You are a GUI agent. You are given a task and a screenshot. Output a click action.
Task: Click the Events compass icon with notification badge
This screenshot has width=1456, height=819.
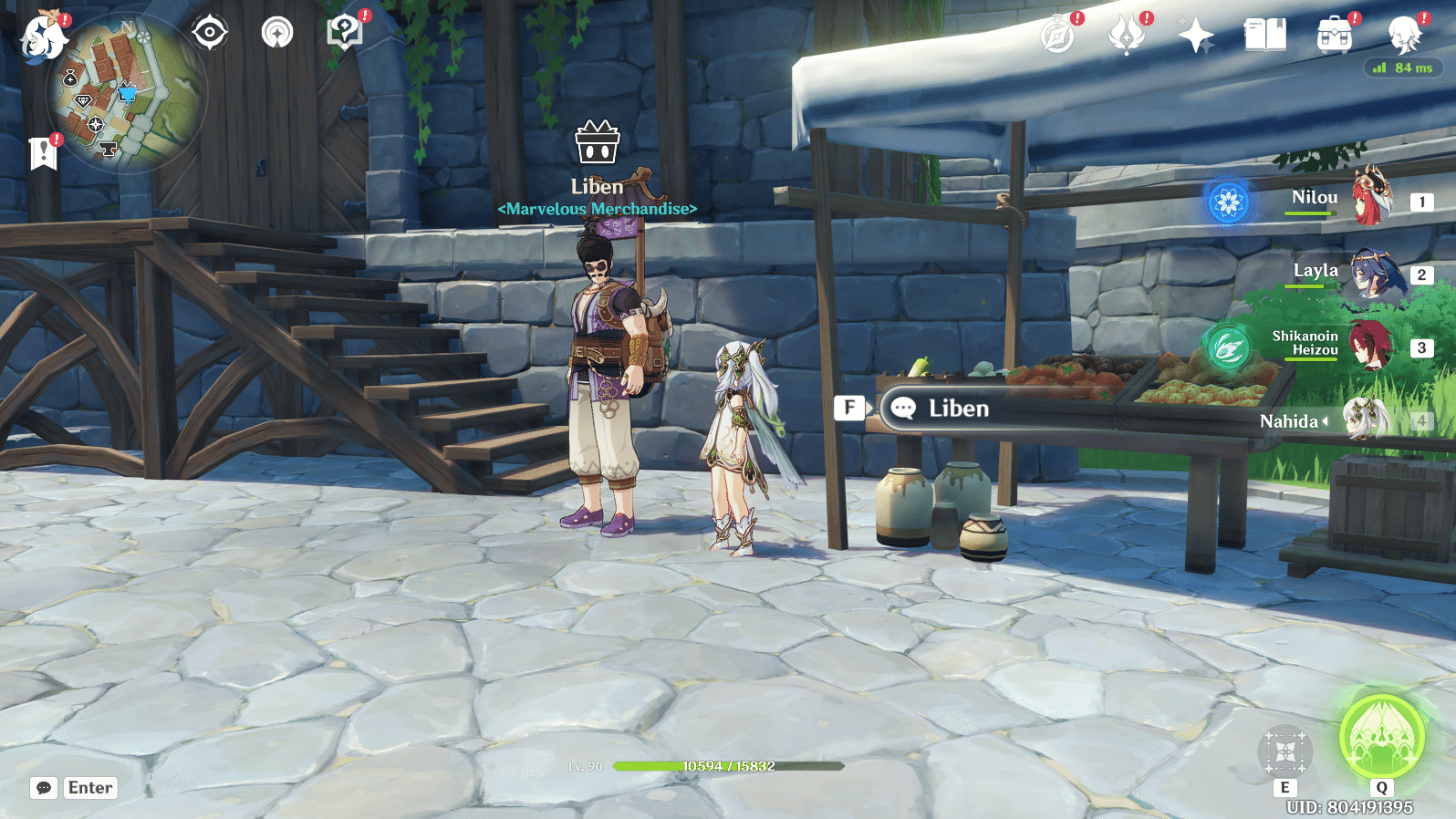click(x=1058, y=35)
